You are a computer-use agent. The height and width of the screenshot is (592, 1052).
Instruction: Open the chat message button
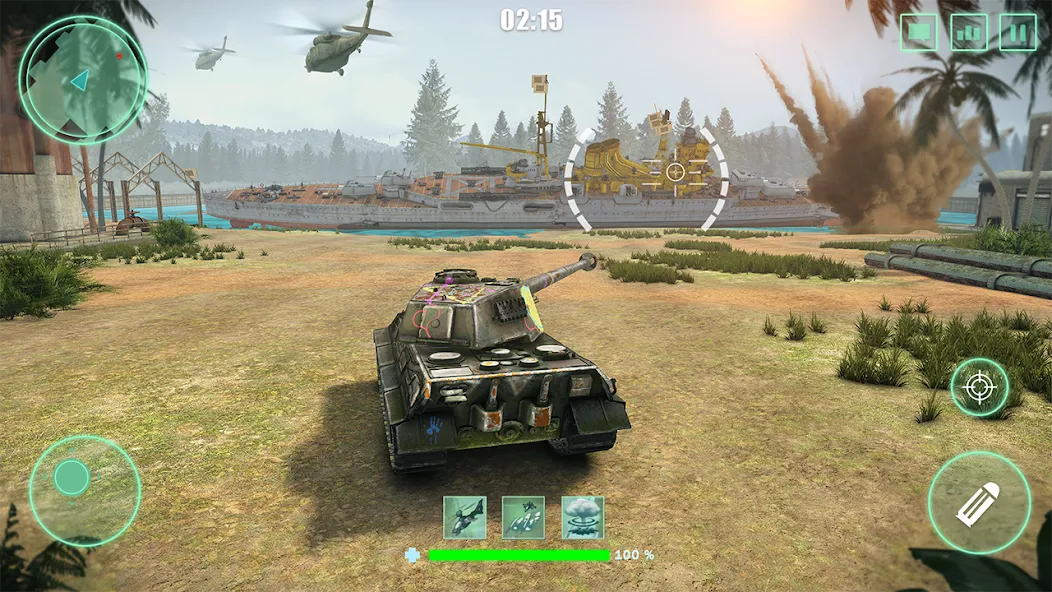point(918,32)
